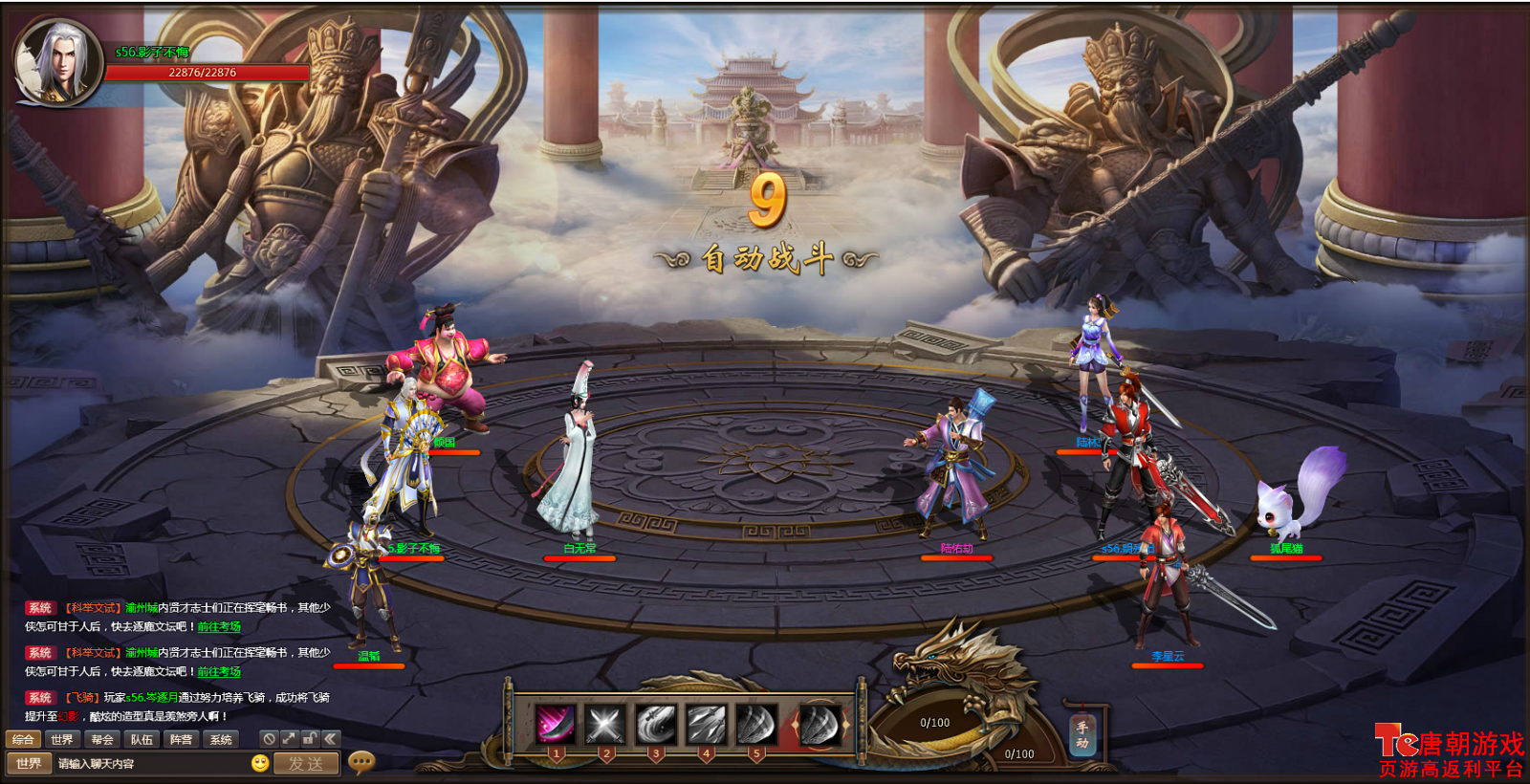Cast the whirlwind sword skill
Viewport: 1530px width, 784px height.
coord(656,725)
